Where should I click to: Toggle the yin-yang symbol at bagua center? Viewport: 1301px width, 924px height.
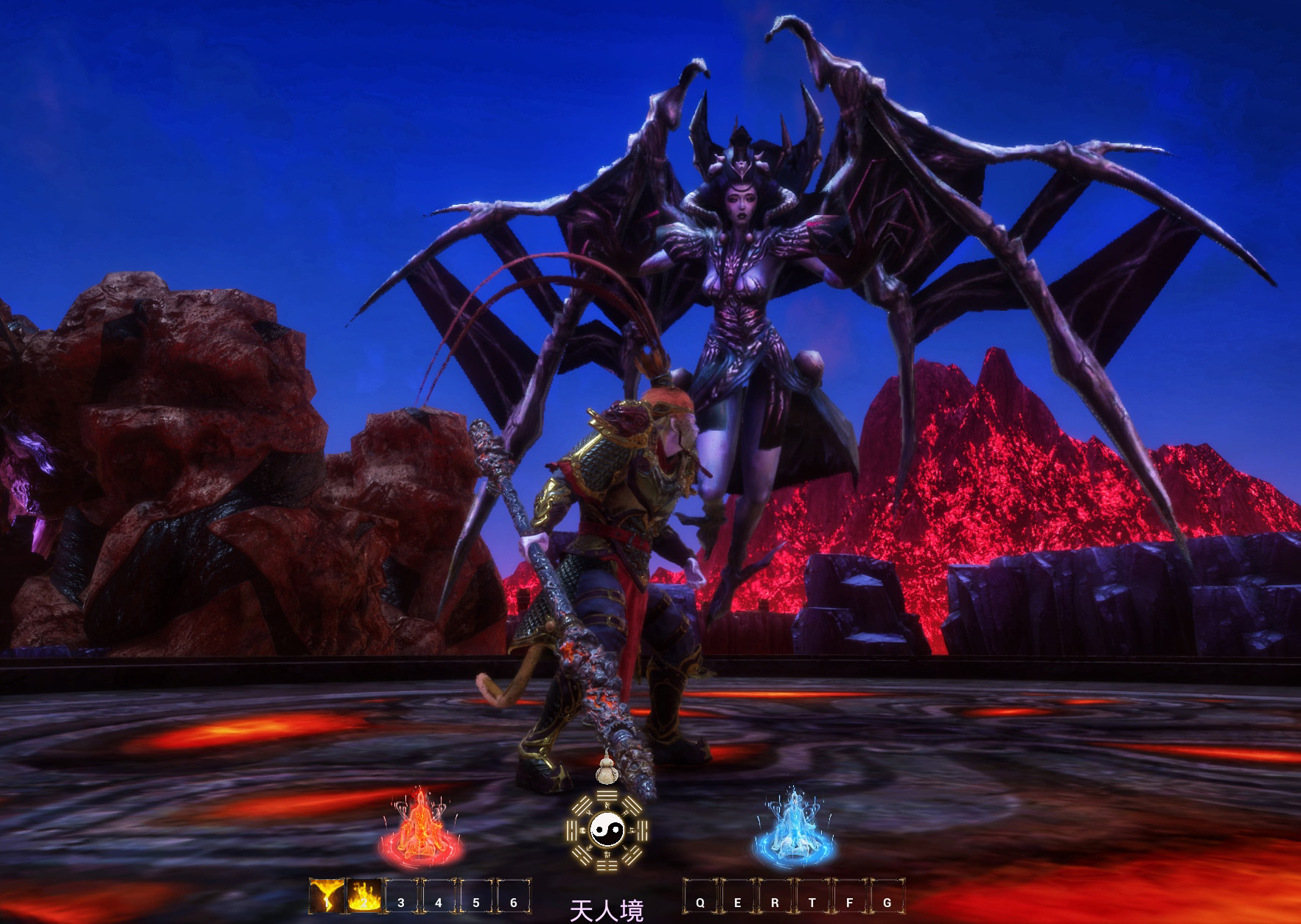click(x=607, y=830)
